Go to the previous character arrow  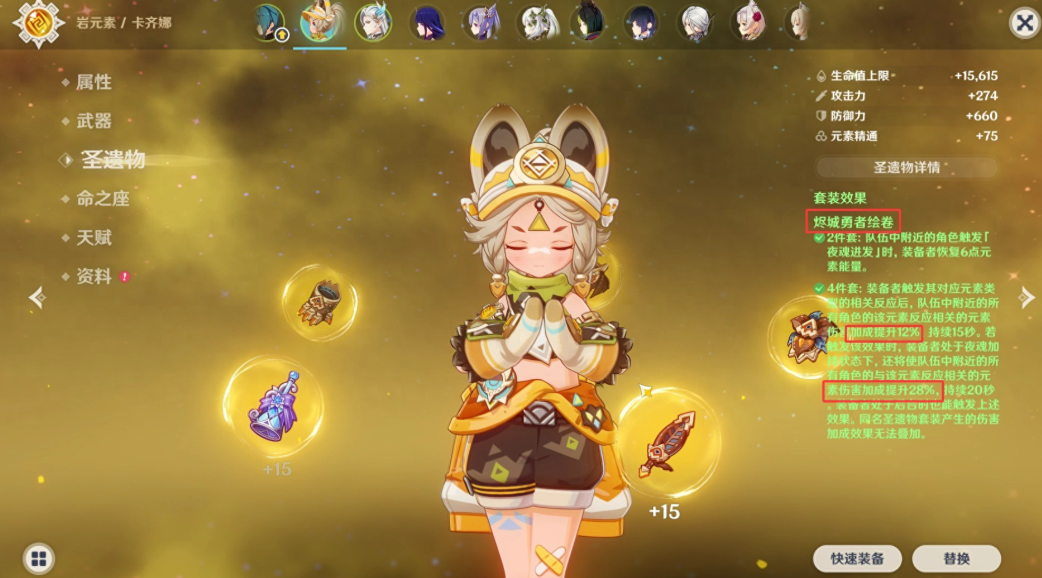37,296
